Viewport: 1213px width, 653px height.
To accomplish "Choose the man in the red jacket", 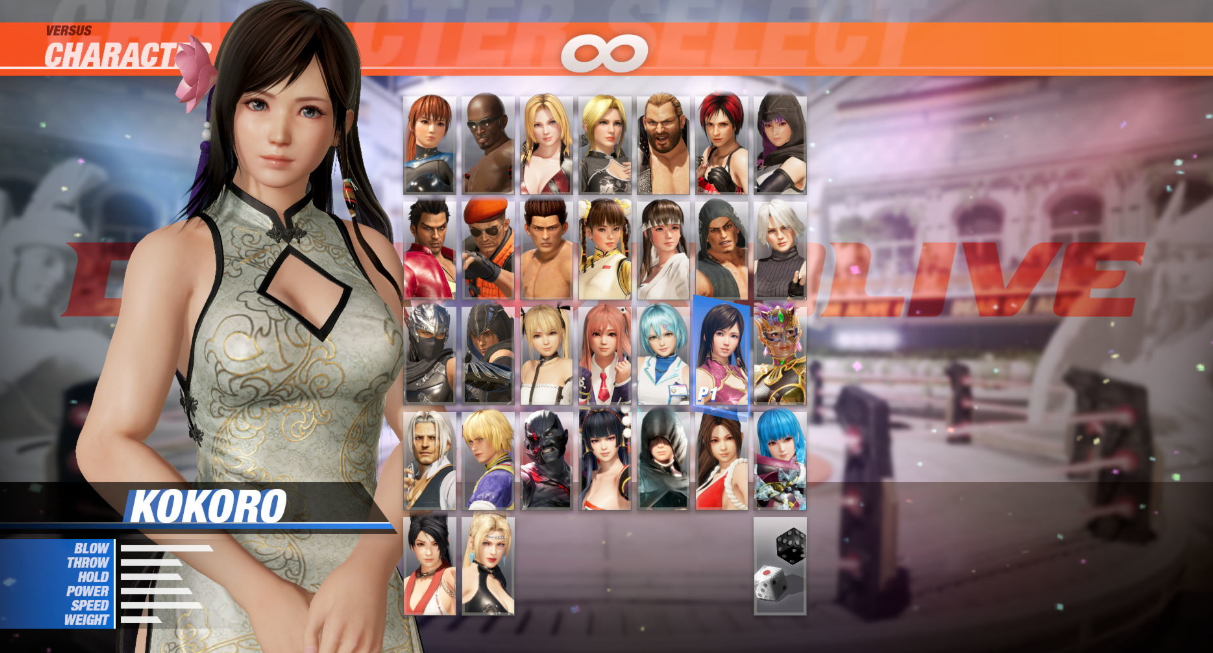I will [429, 249].
